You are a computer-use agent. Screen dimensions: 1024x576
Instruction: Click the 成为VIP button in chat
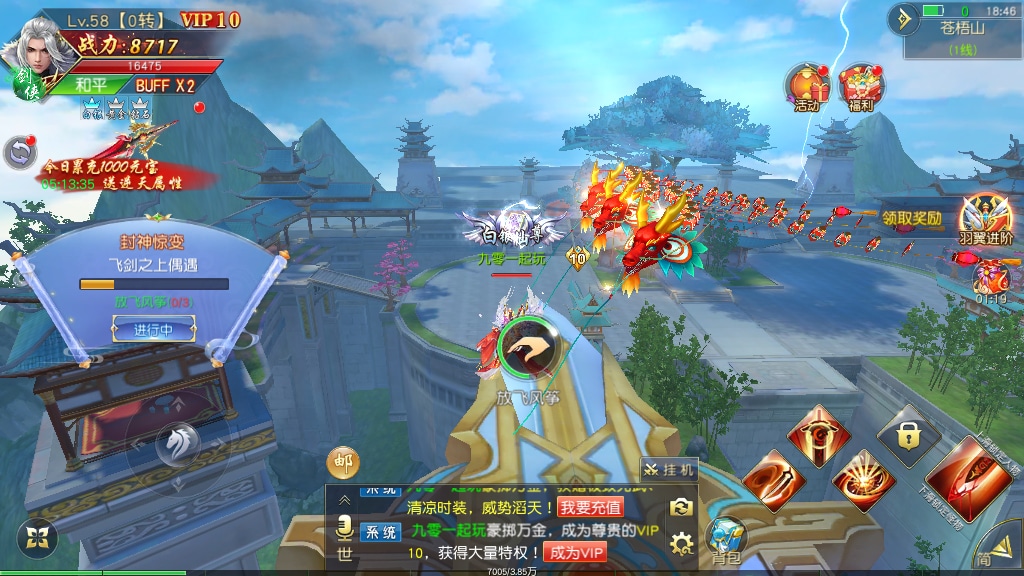tap(577, 552)
